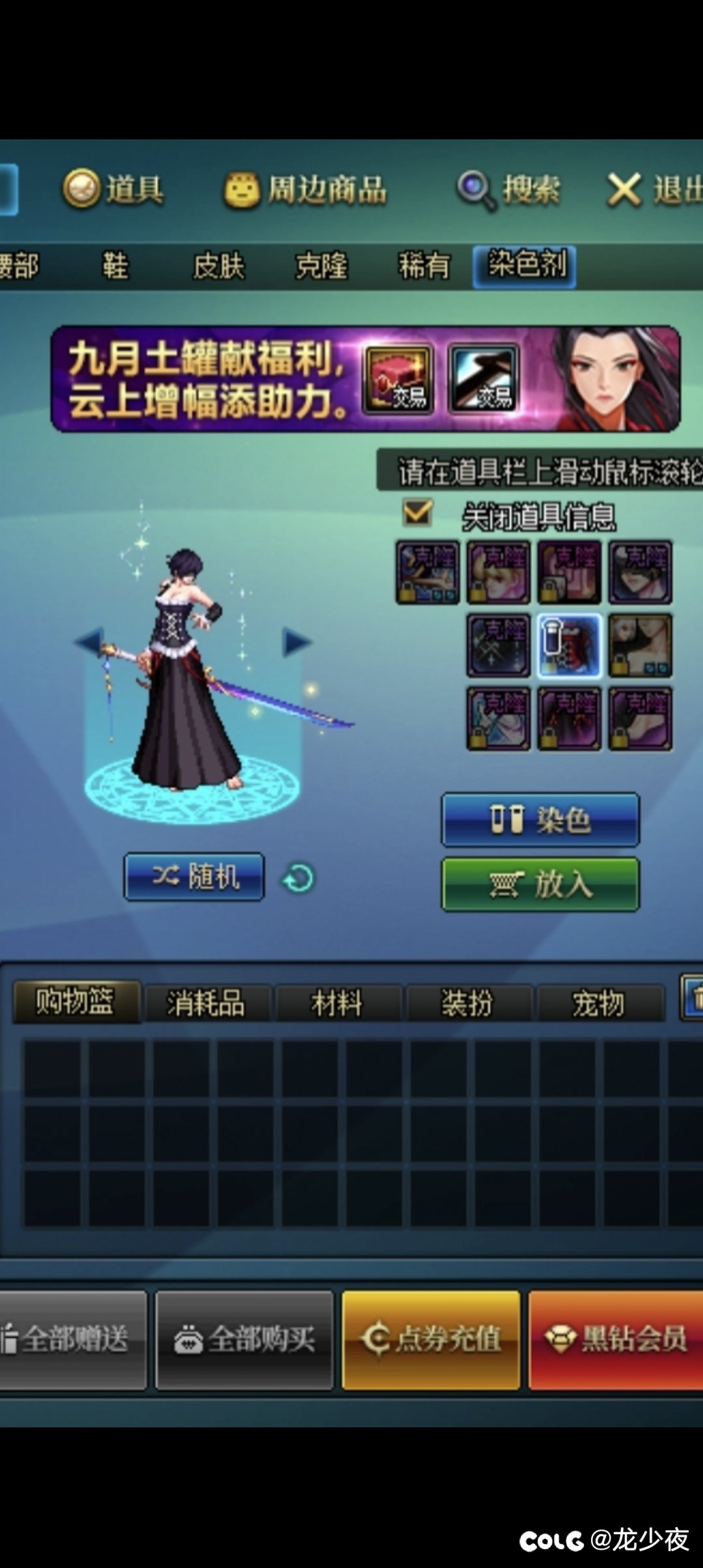The width and height of the screenshot is (703, 1568).
Task: Rotate the character preview right with the arrow
Action: [297, 642]
